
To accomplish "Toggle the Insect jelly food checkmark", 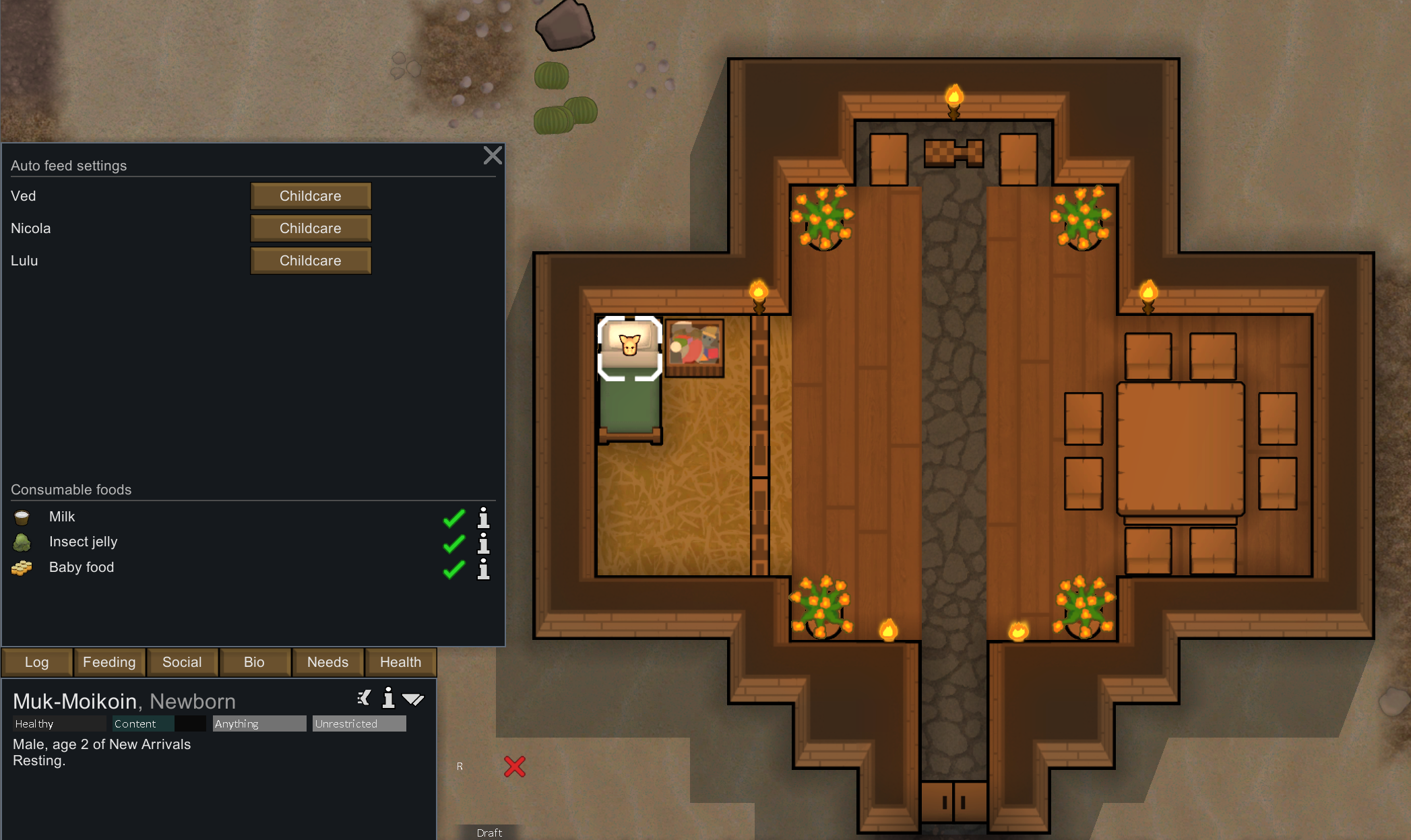I will [454, 544].
